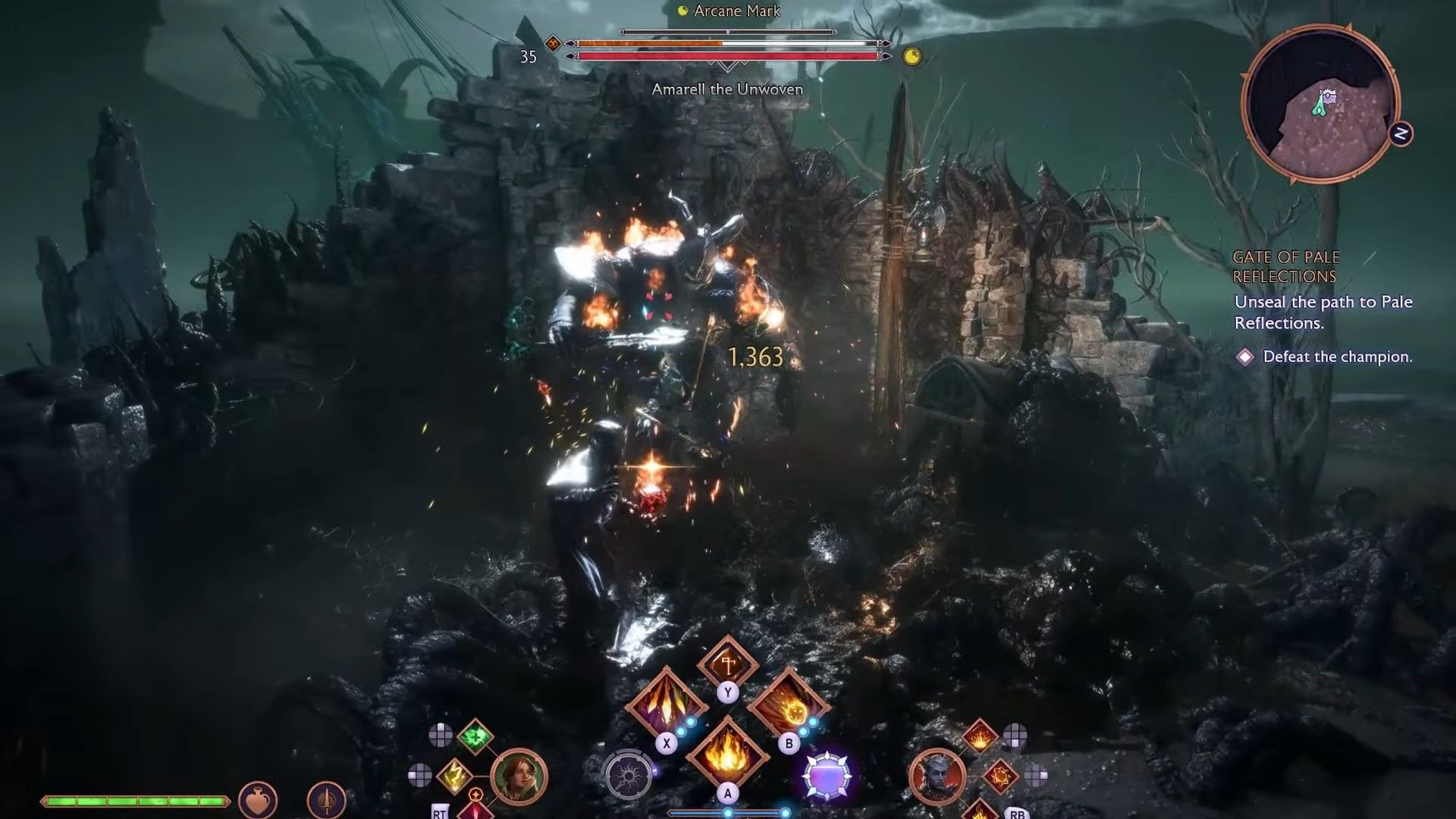Open the RB companion ability prompt
This screenshot has height=819, width=1456.
coord(1018,814)
